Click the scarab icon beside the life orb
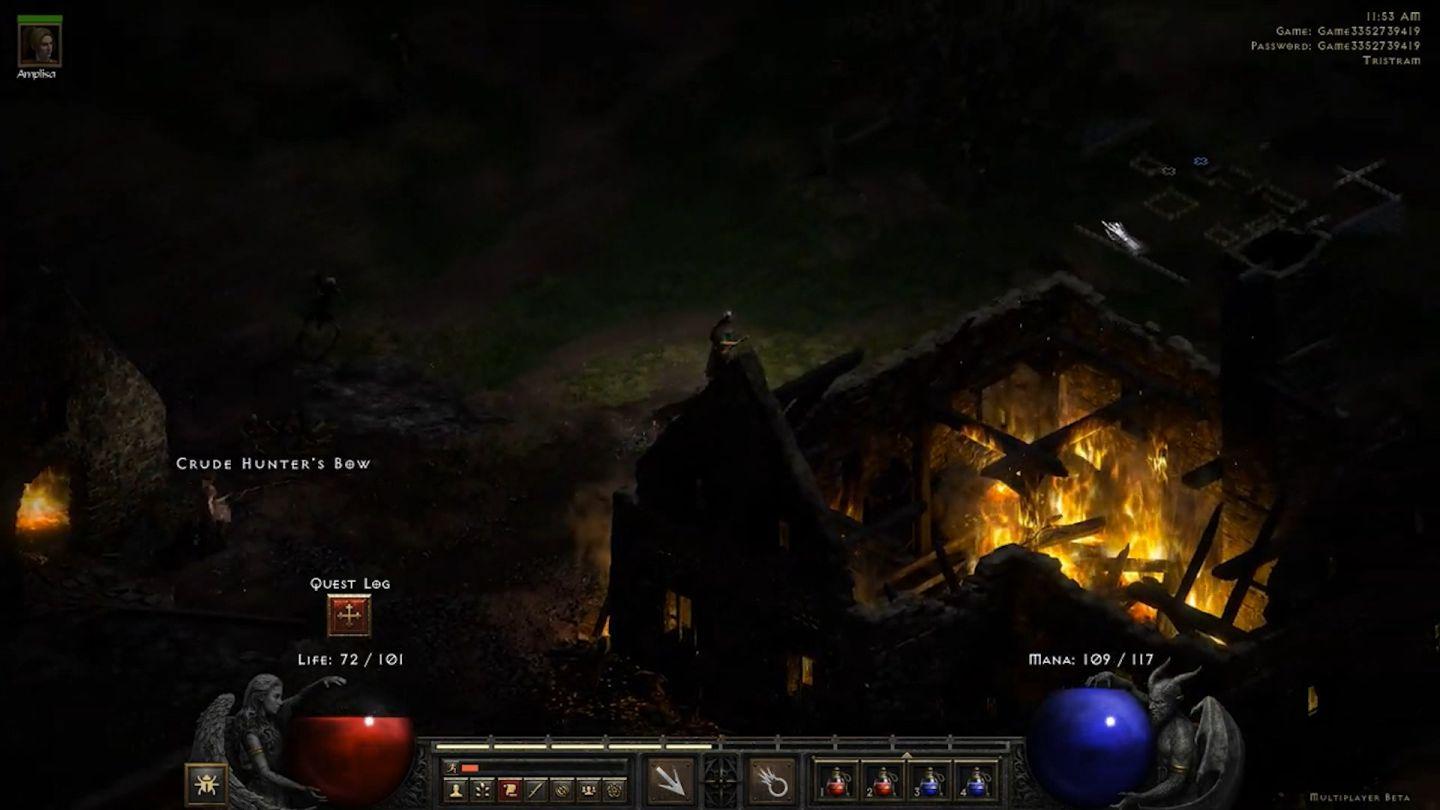The image size is (1440, 810). [206, 784]
